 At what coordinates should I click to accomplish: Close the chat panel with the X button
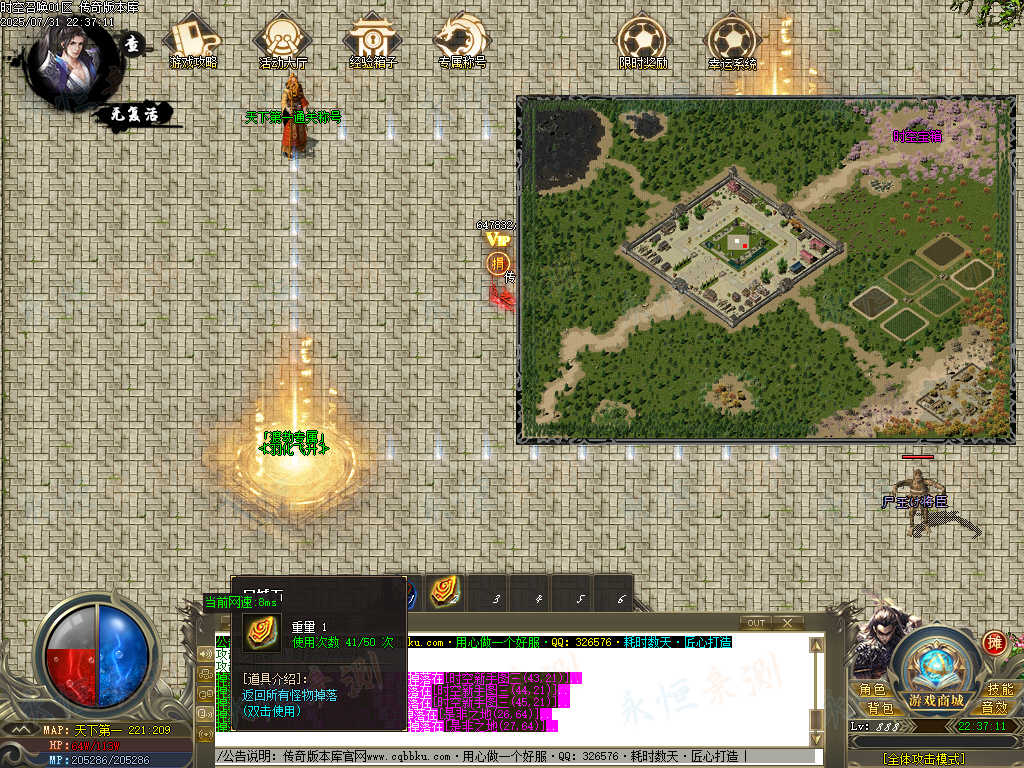[x=787, y=623]
